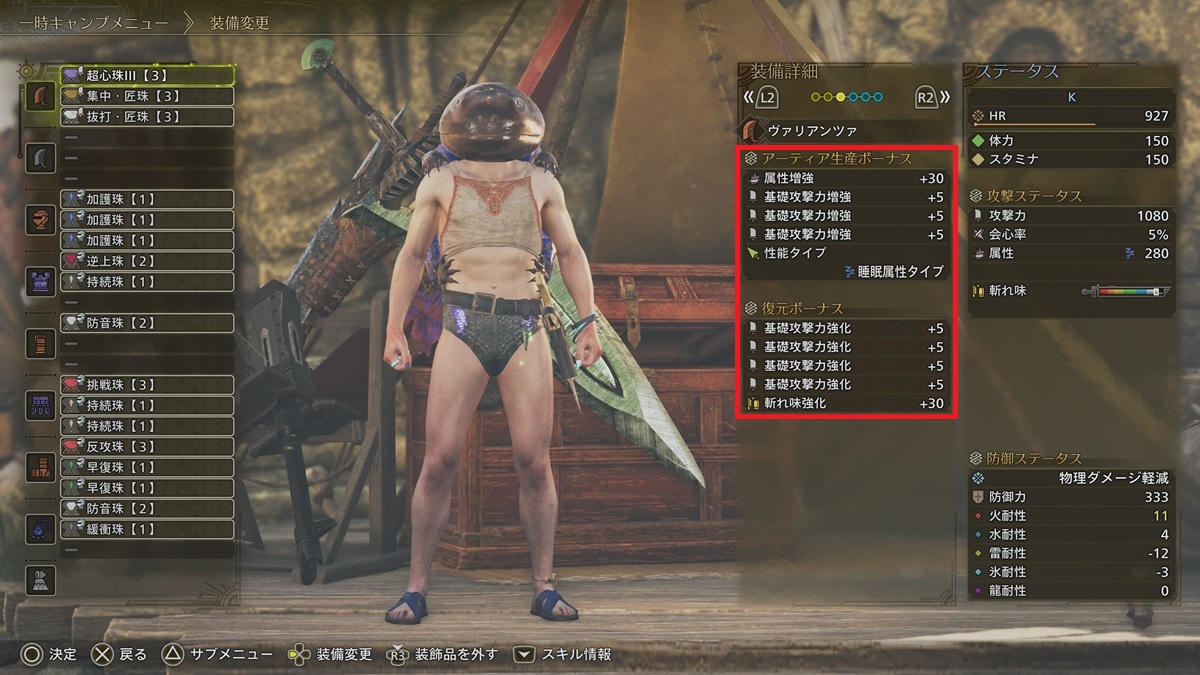Choose the 挑戦珠 decoration slot

(x=147, y=385)
